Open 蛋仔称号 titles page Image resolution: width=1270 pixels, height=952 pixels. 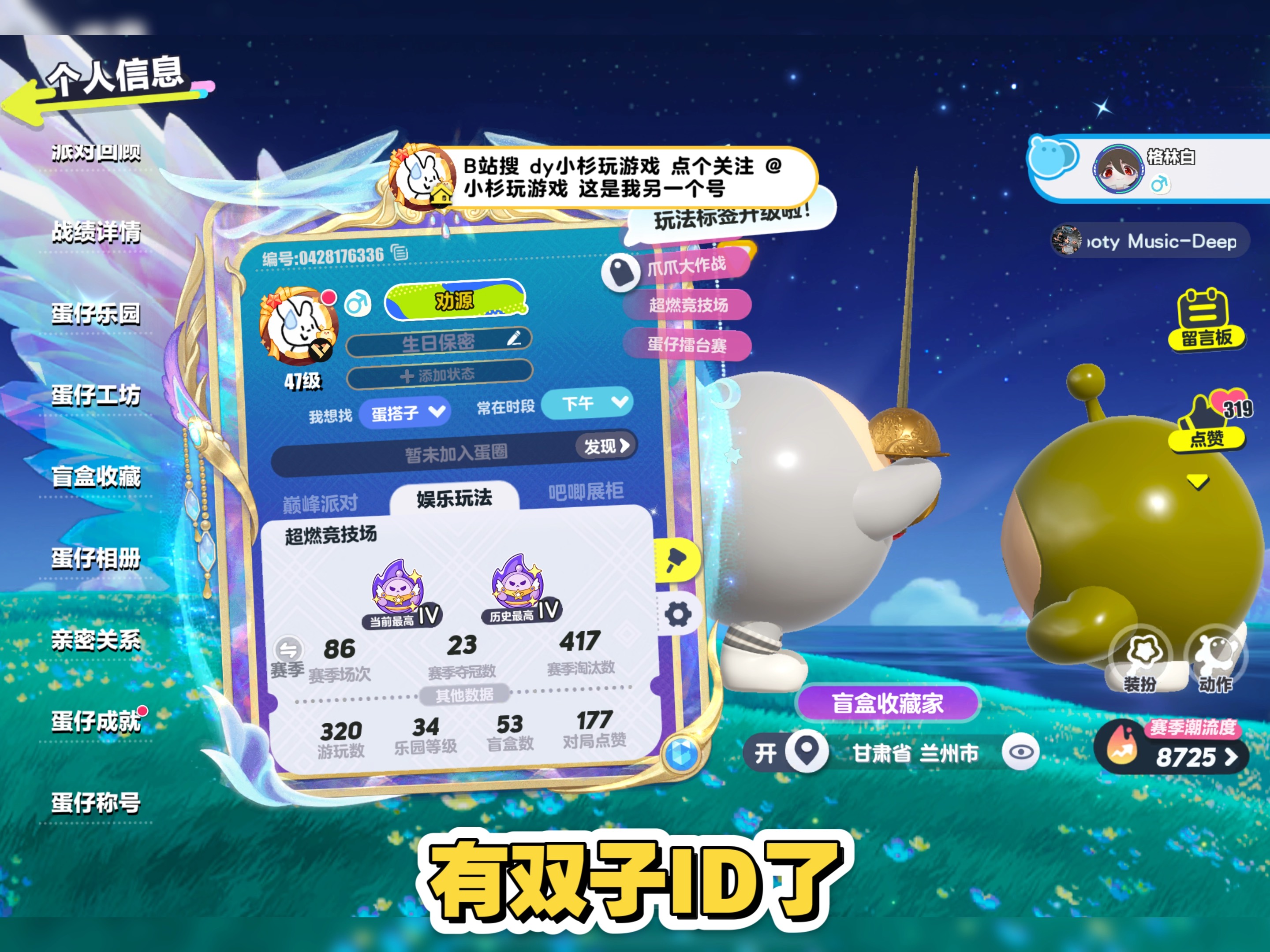[96, 803]
